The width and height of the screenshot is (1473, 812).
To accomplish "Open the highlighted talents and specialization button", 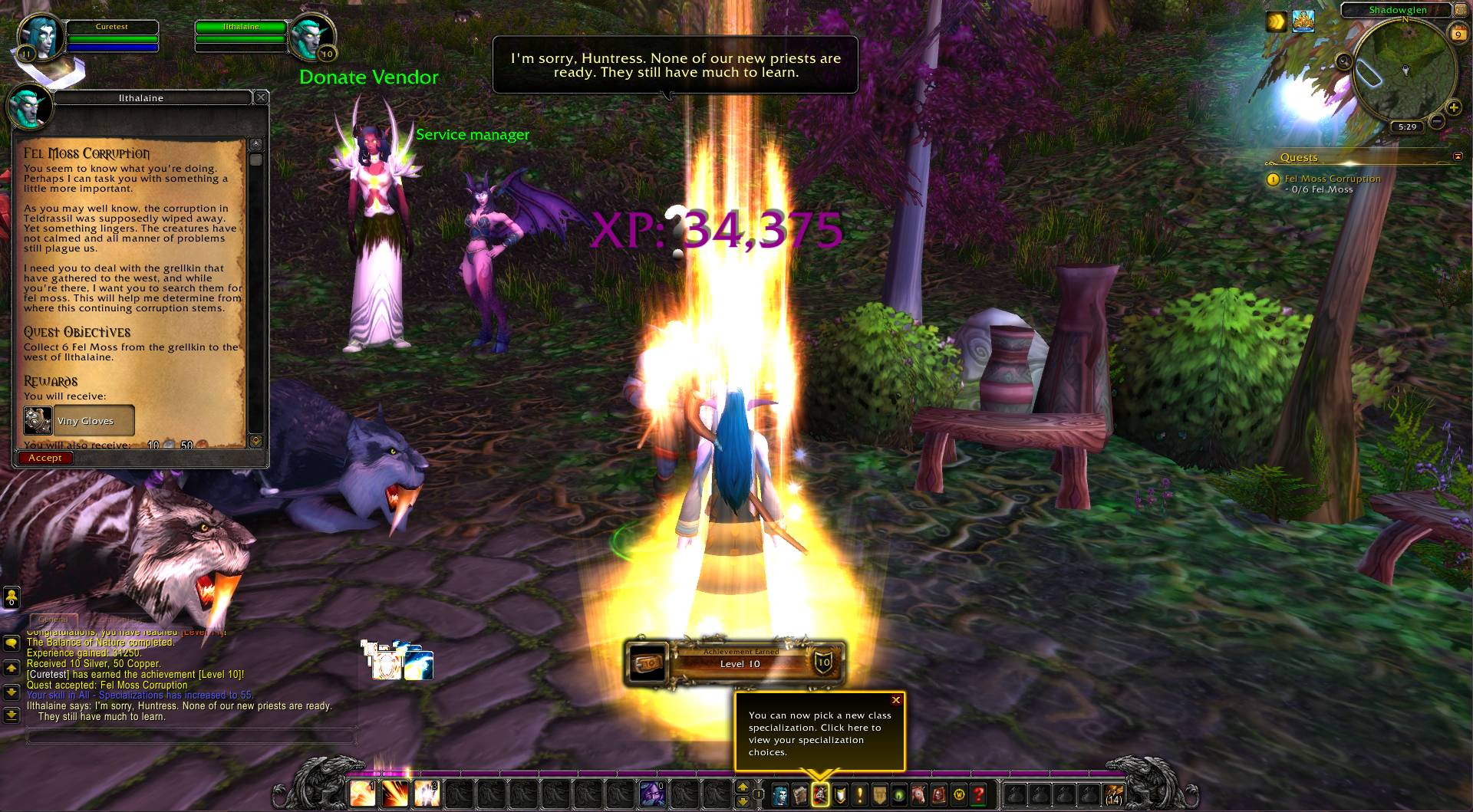I will pos(820,795).
